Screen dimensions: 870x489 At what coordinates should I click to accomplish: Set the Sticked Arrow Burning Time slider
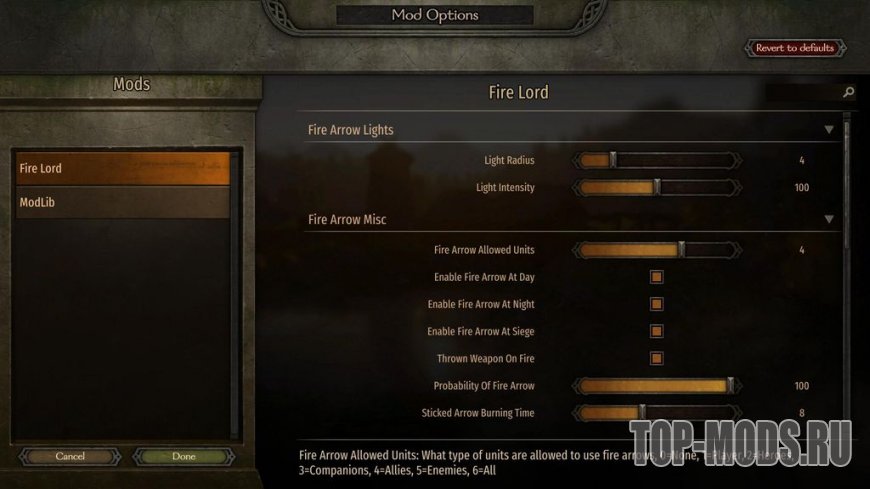[x=641, y=412]
